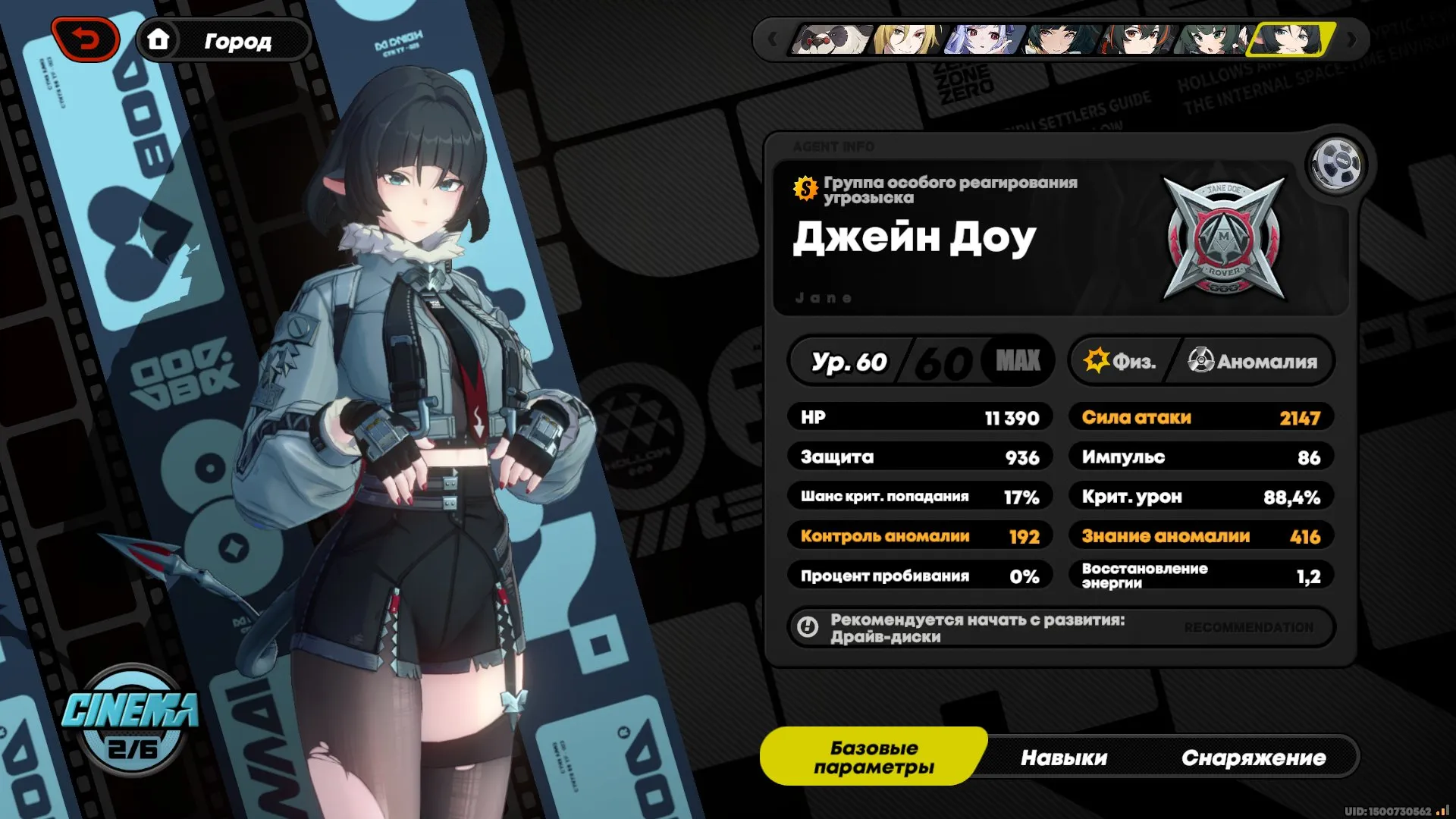The height and width of the screenshot is (819, 1456).
Task: Select the Физ. attribute star icon
Action: (1095, 362)
